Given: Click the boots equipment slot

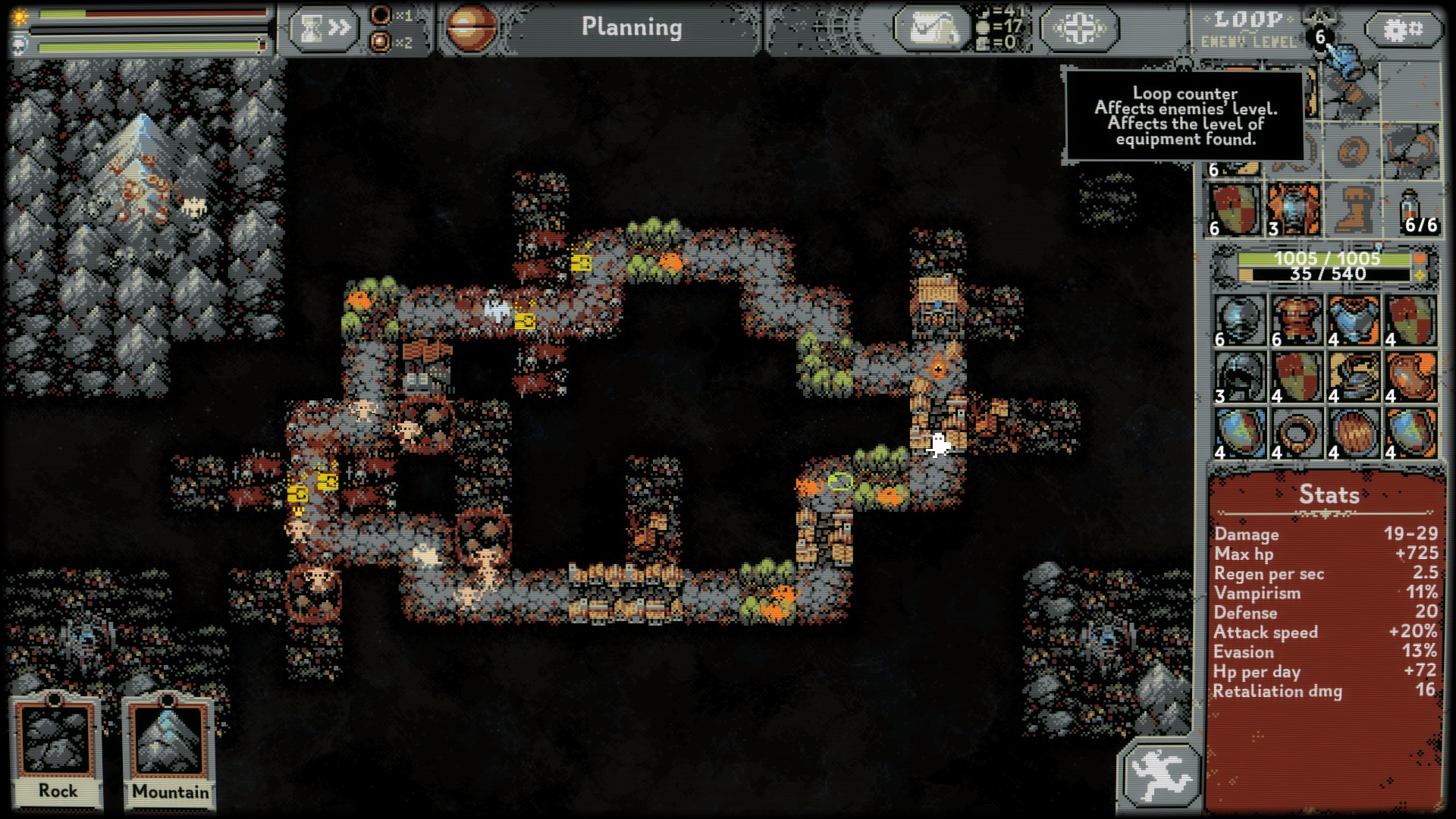Looking at the screenshot, I should (x=1352, y=209).
